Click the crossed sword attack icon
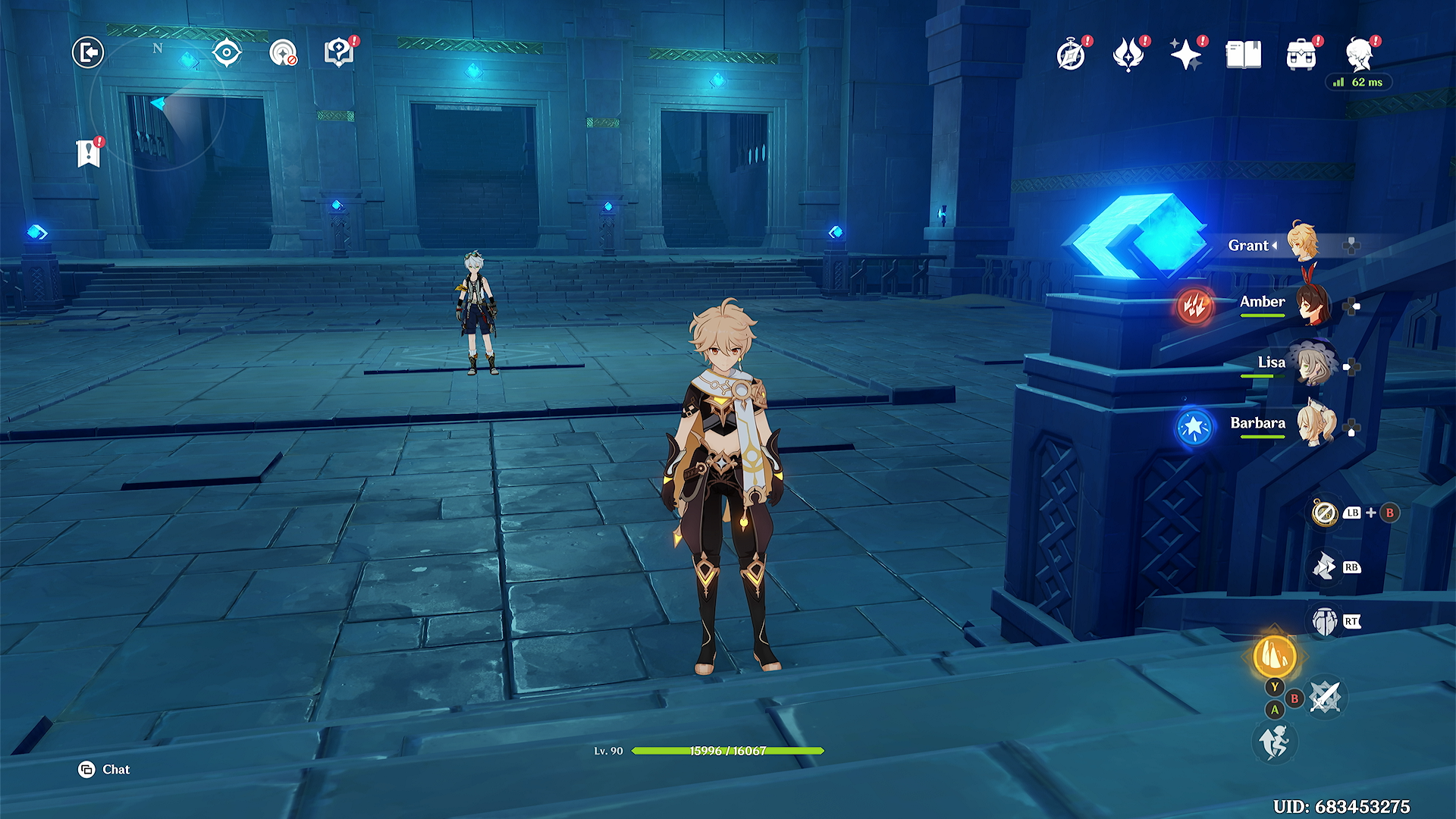The image size is (1456, 819). [x=1325, y=697]
